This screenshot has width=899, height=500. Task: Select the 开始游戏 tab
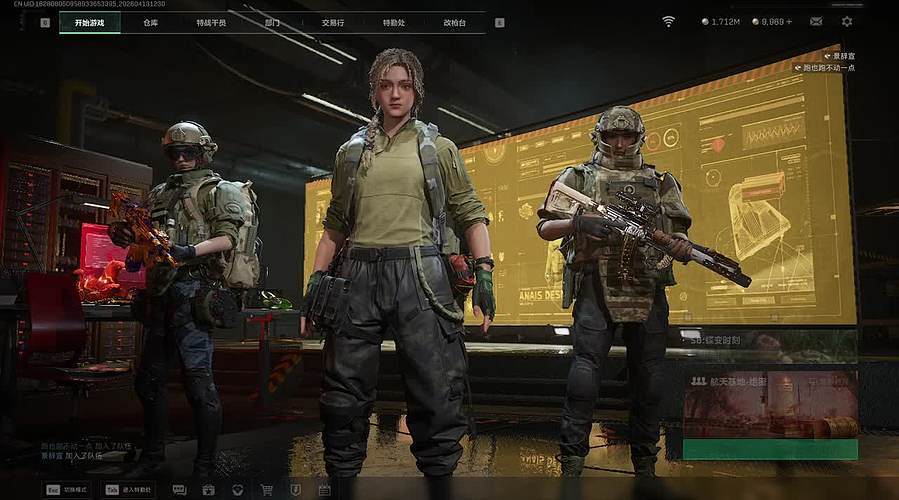click(x=89, y=22)
